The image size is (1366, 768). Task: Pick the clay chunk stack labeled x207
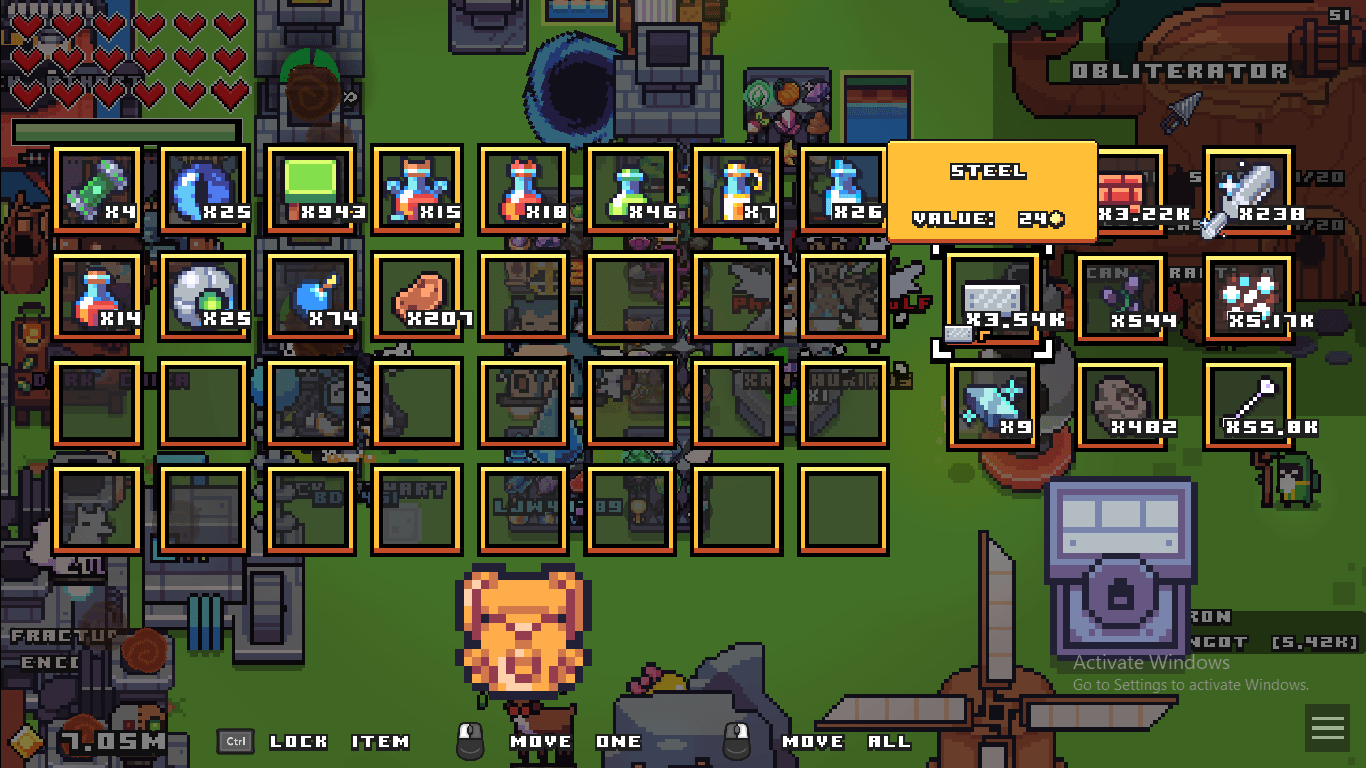[417, 297]
